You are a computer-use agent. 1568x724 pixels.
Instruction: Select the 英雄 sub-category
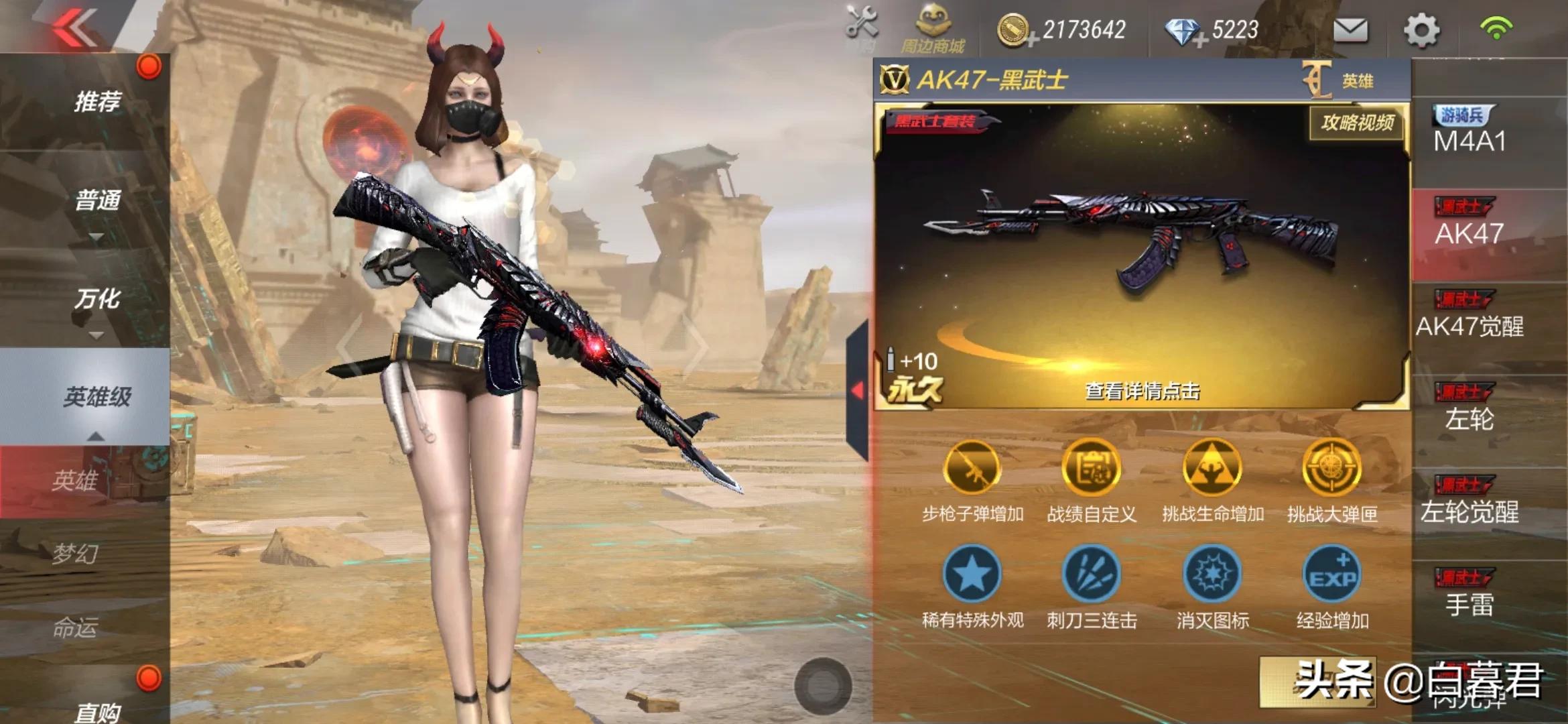coord(75,481)
